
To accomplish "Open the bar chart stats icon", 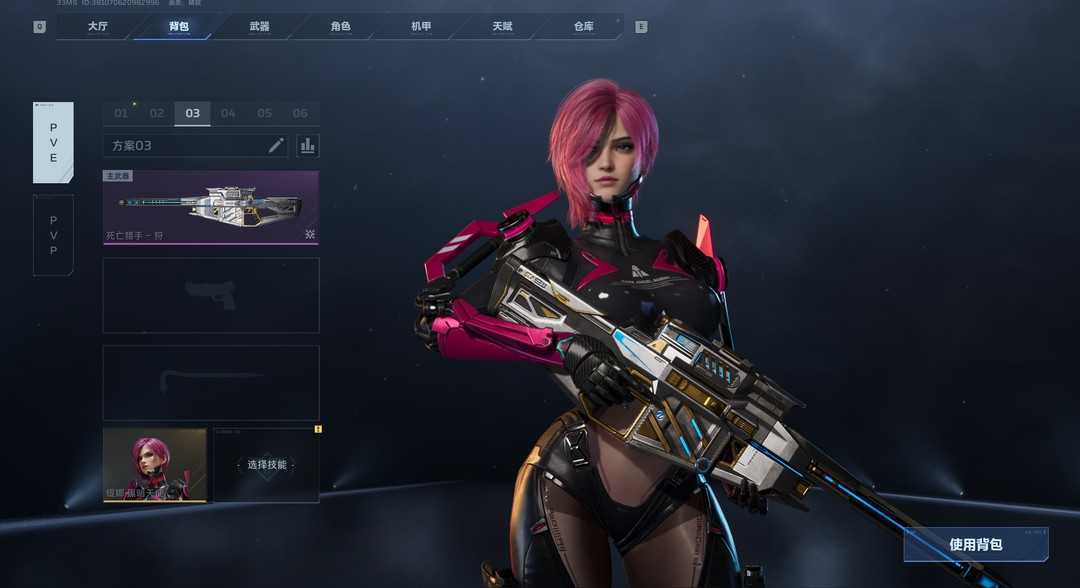I will [308, 145].
